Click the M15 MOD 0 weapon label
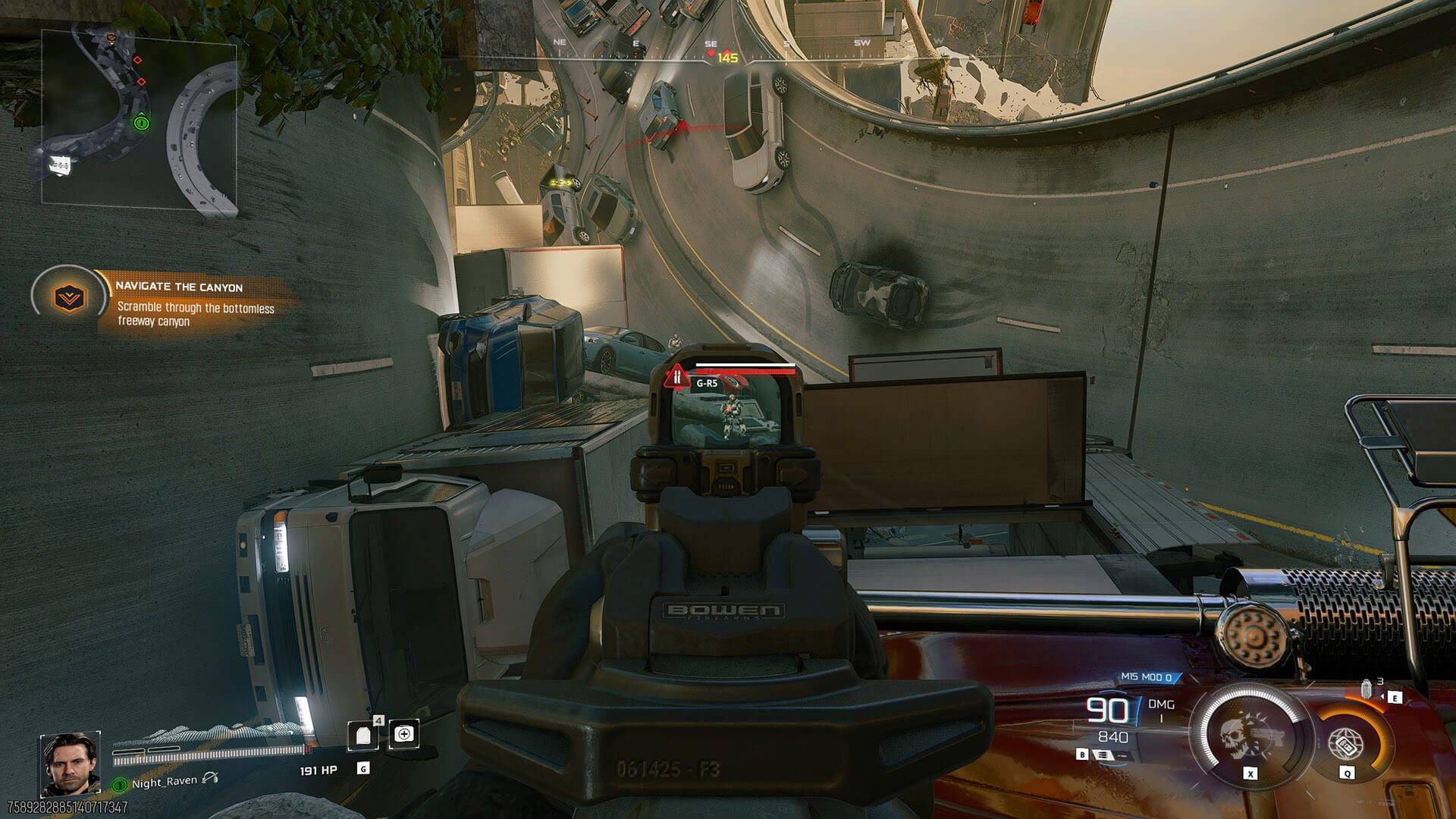This screenshot has width=1456, height=819. point(1146,676)
